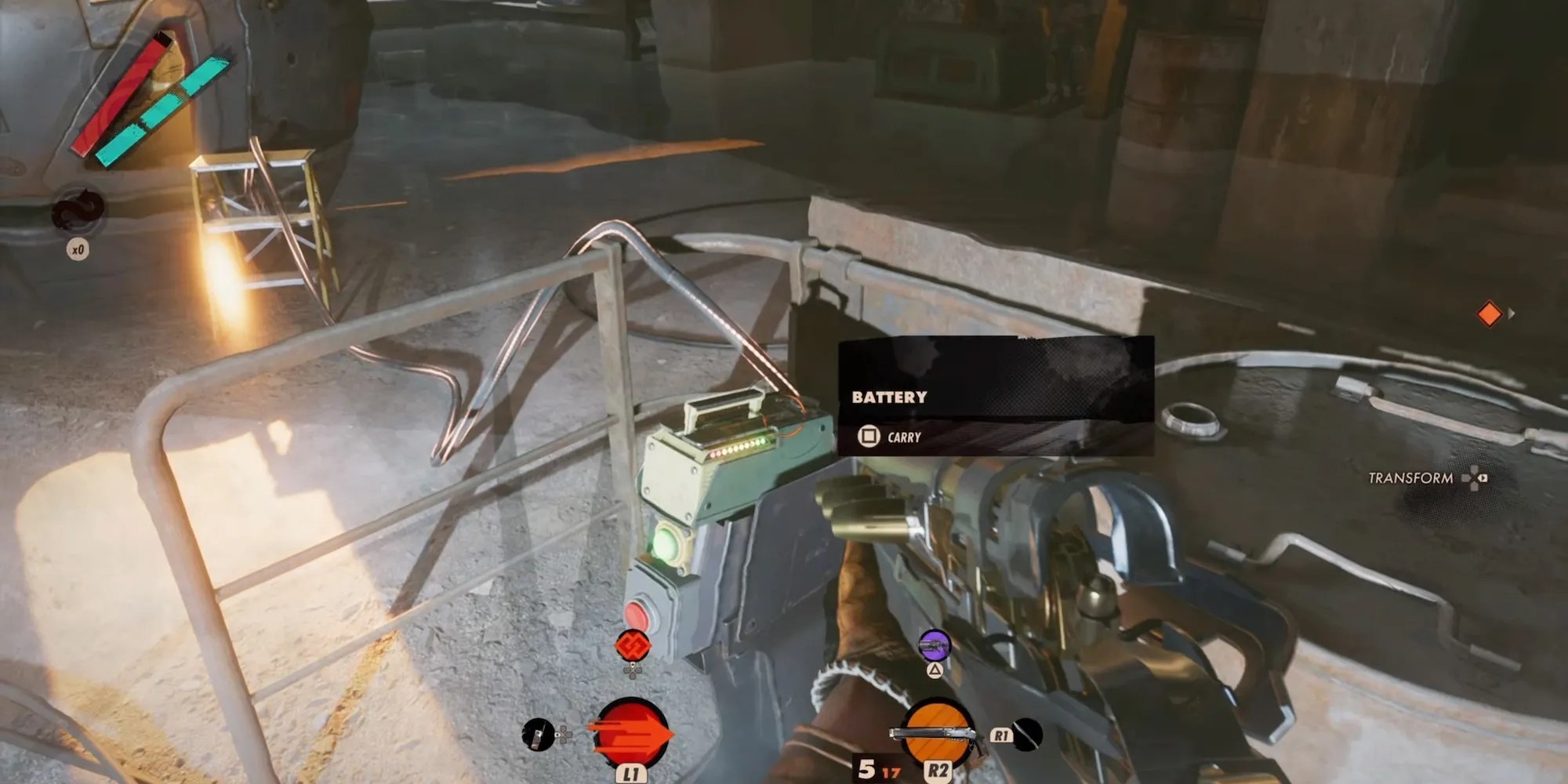Select the red L1 slab ability icon
1568x784 pixels.
632,733
